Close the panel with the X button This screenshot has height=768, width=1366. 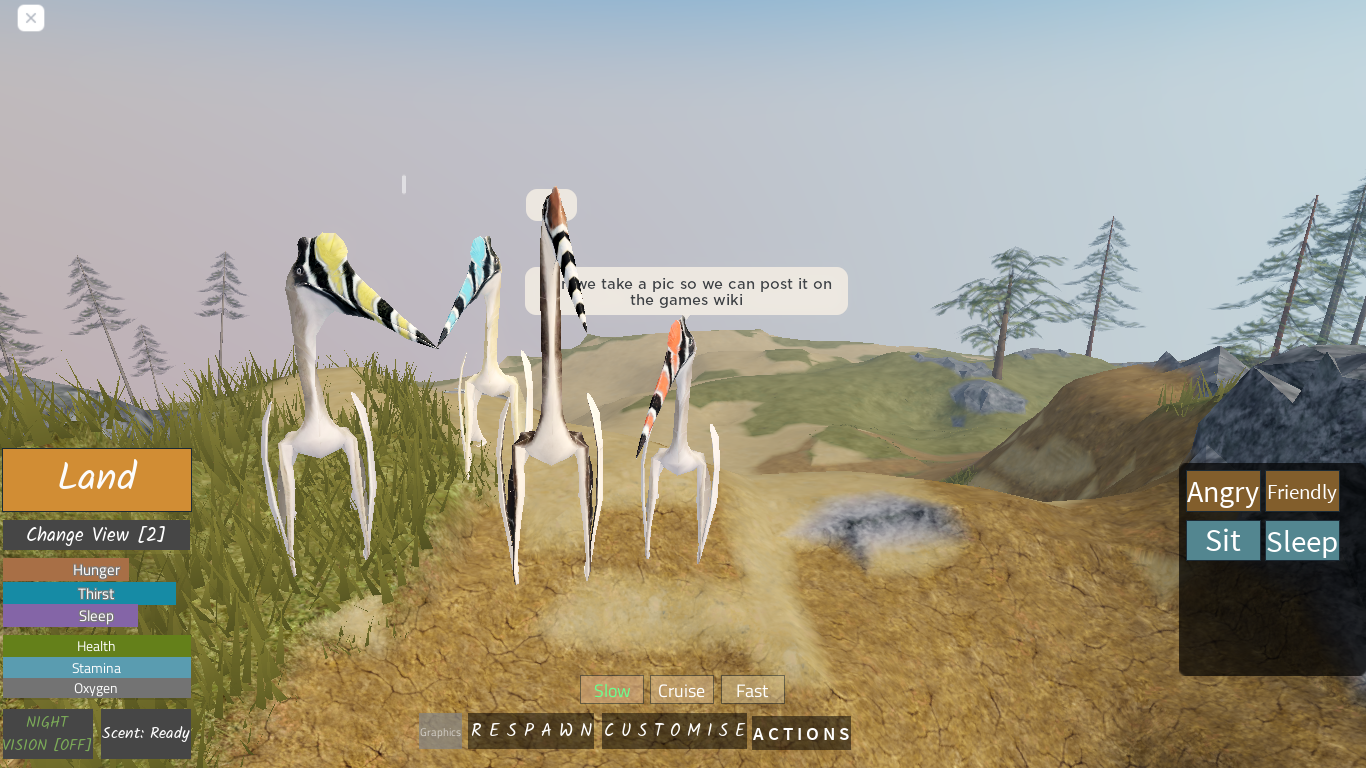coord(31,18)
